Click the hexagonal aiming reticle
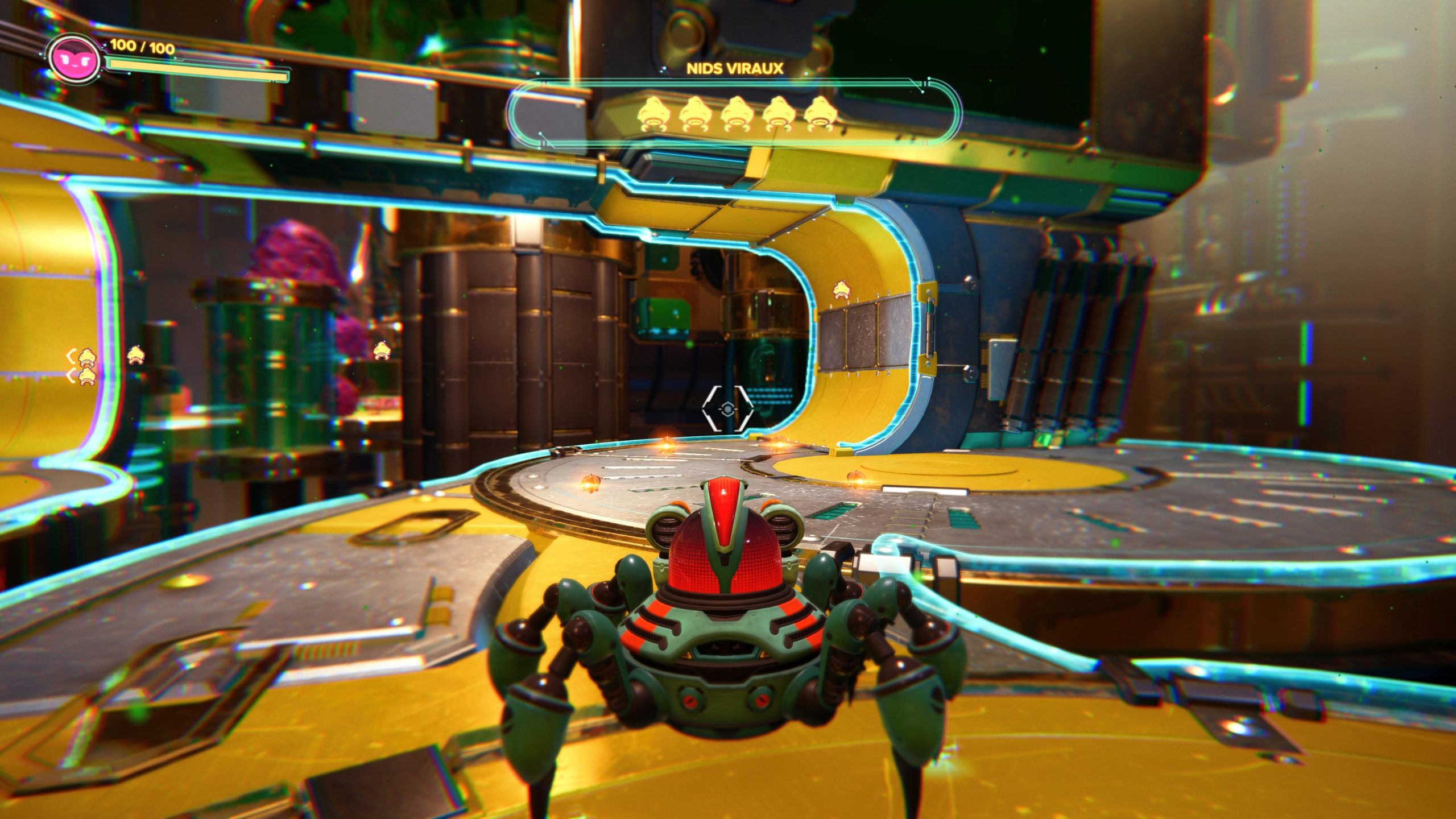 (x=727, y=408)
